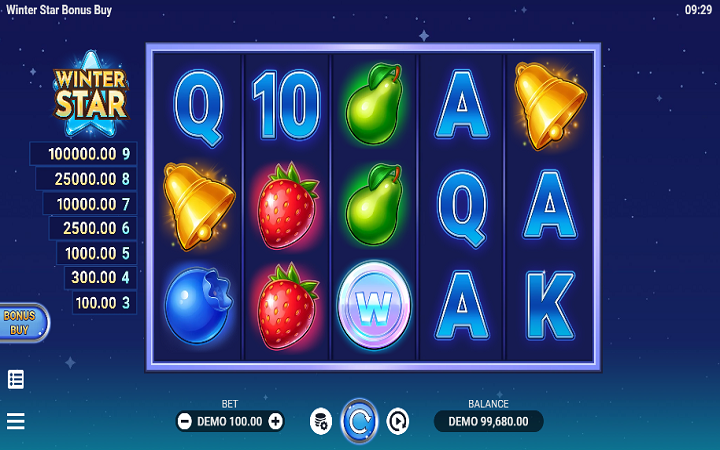Increase the bet with the plus button

[x=276, y=421]
